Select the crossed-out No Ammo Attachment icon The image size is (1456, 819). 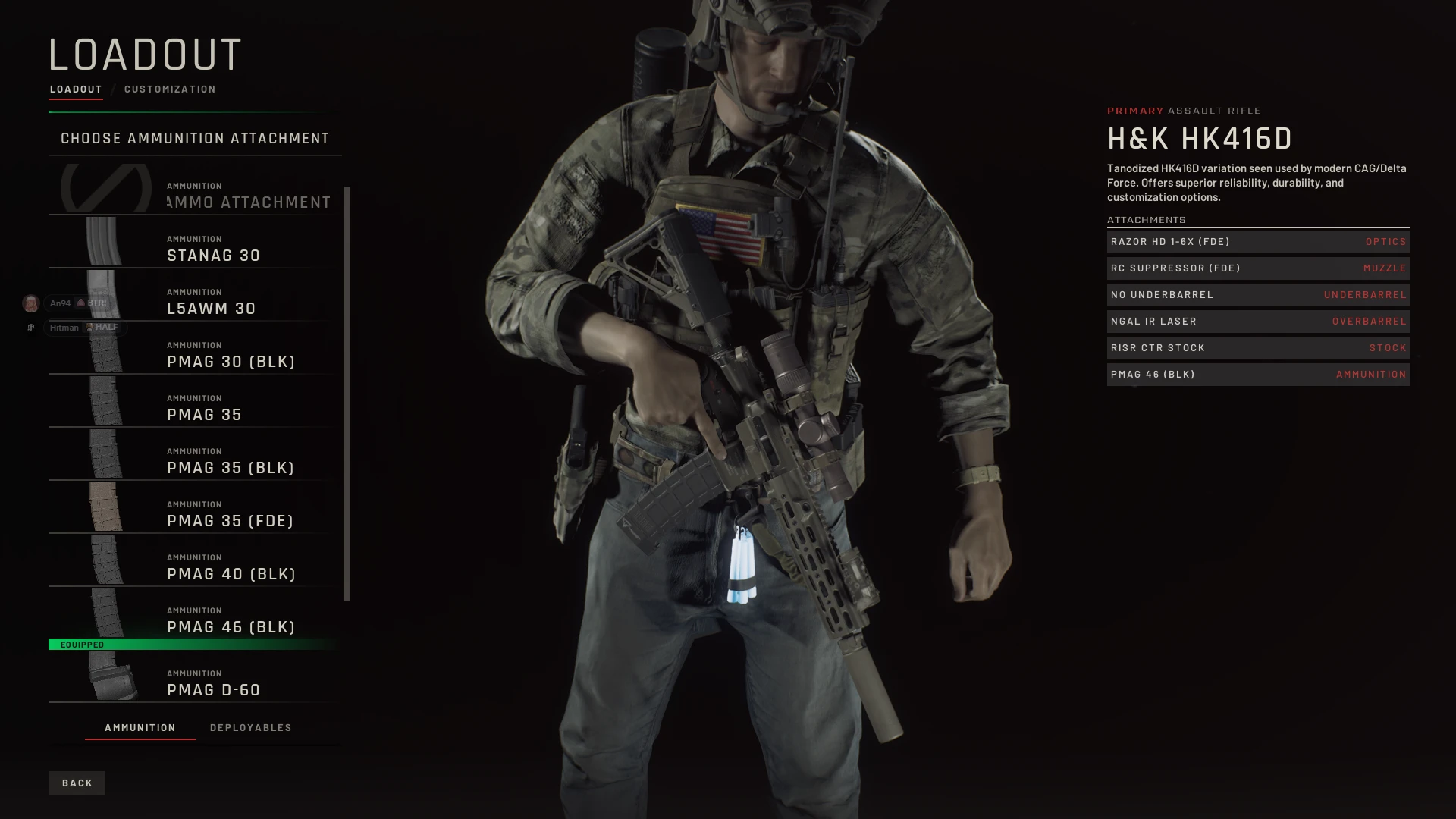coord(106,188)
